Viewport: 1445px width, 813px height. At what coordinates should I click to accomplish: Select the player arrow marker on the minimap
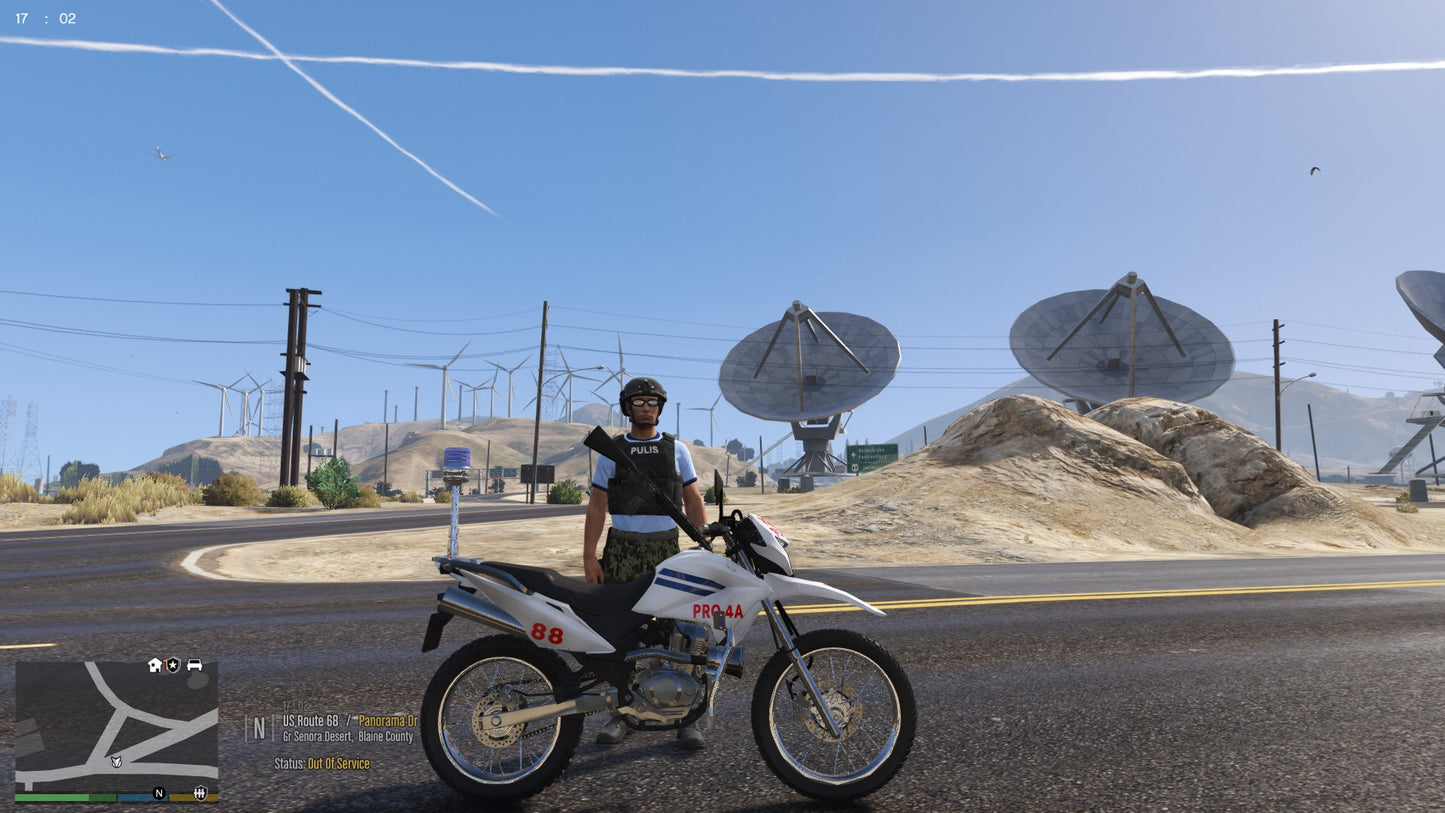coord(116,763)
